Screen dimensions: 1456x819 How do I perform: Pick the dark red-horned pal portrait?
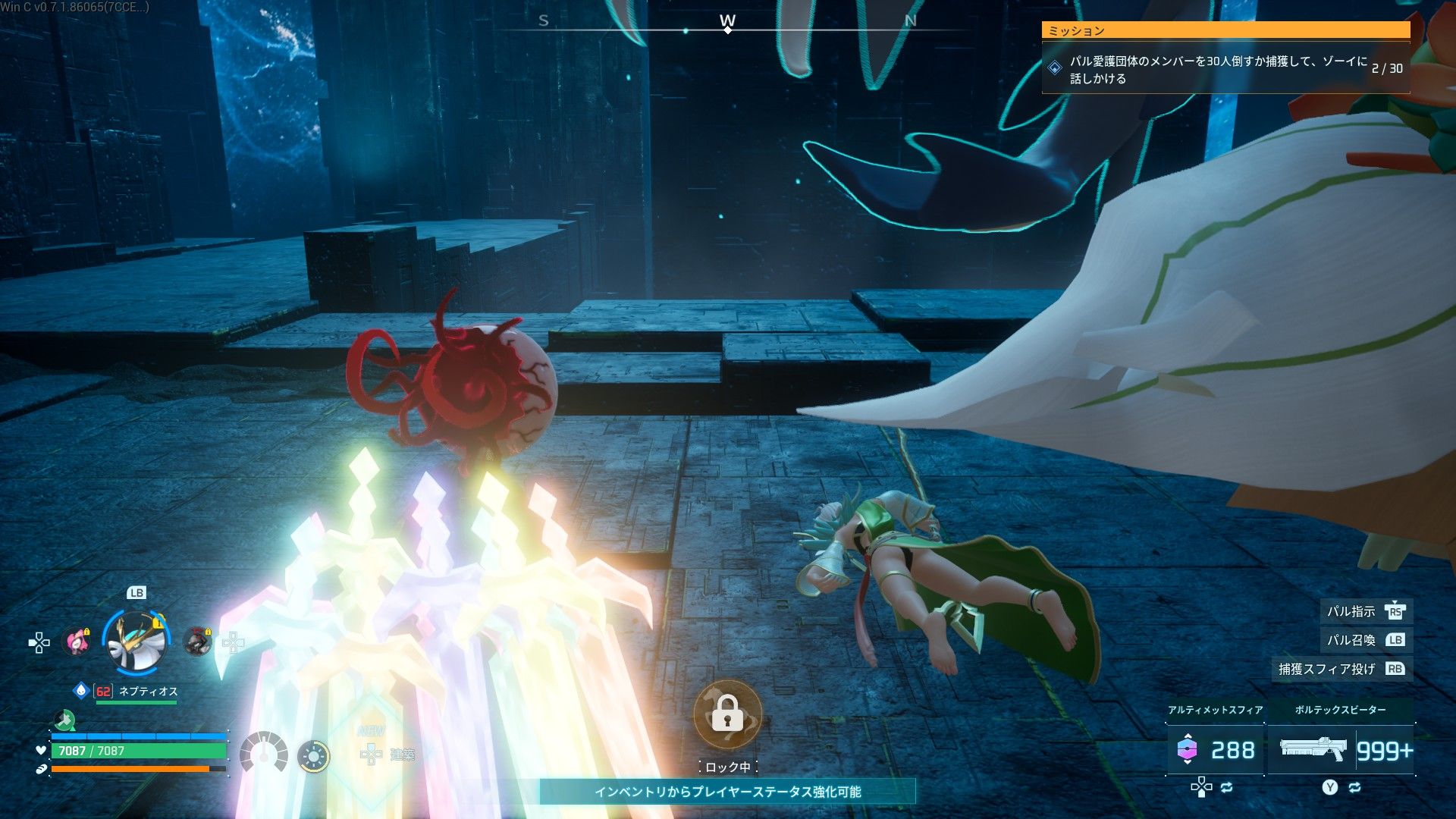coord(198,642)
